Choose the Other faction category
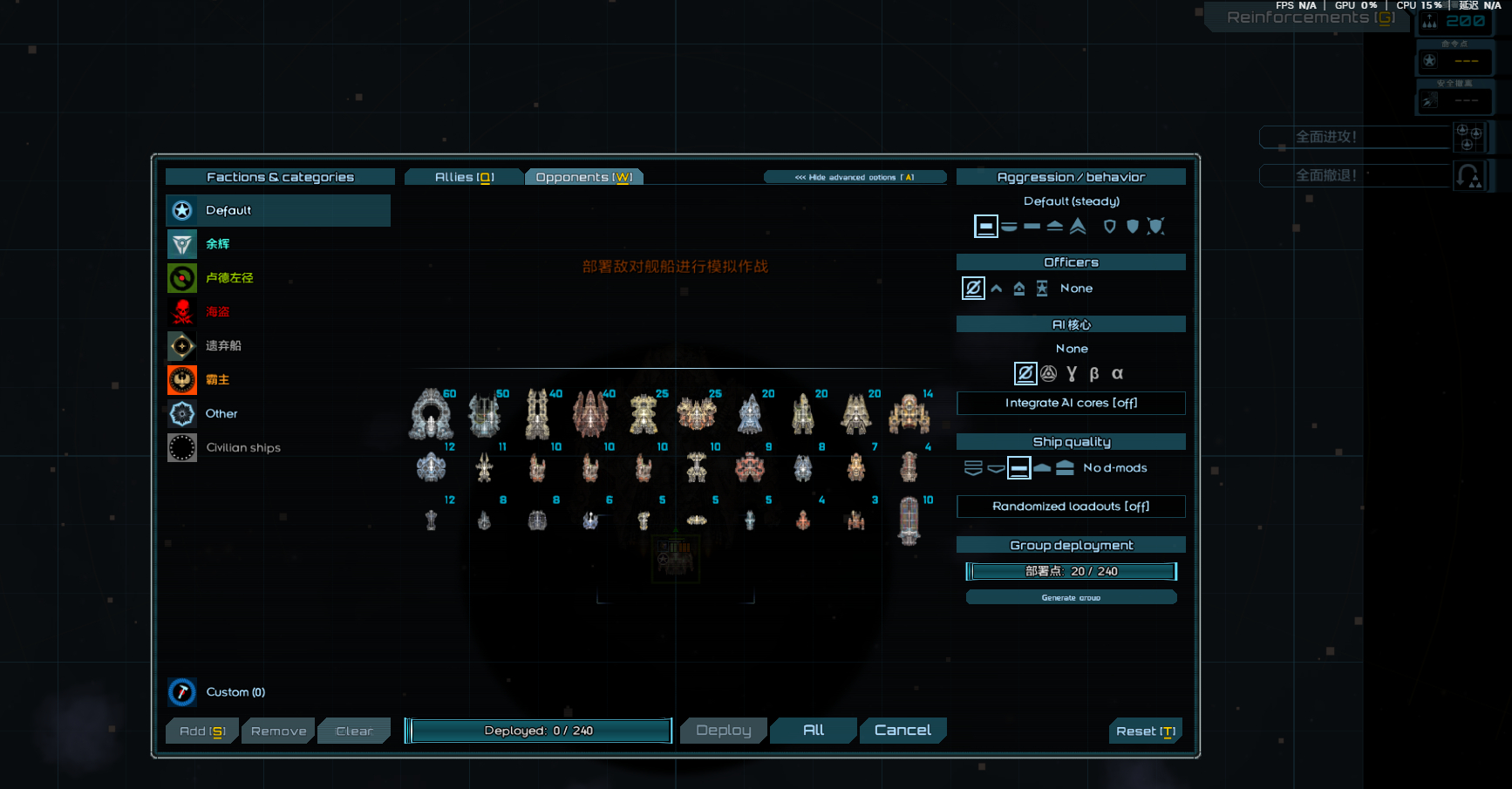The image size is (1512, 789). (221, 414)
